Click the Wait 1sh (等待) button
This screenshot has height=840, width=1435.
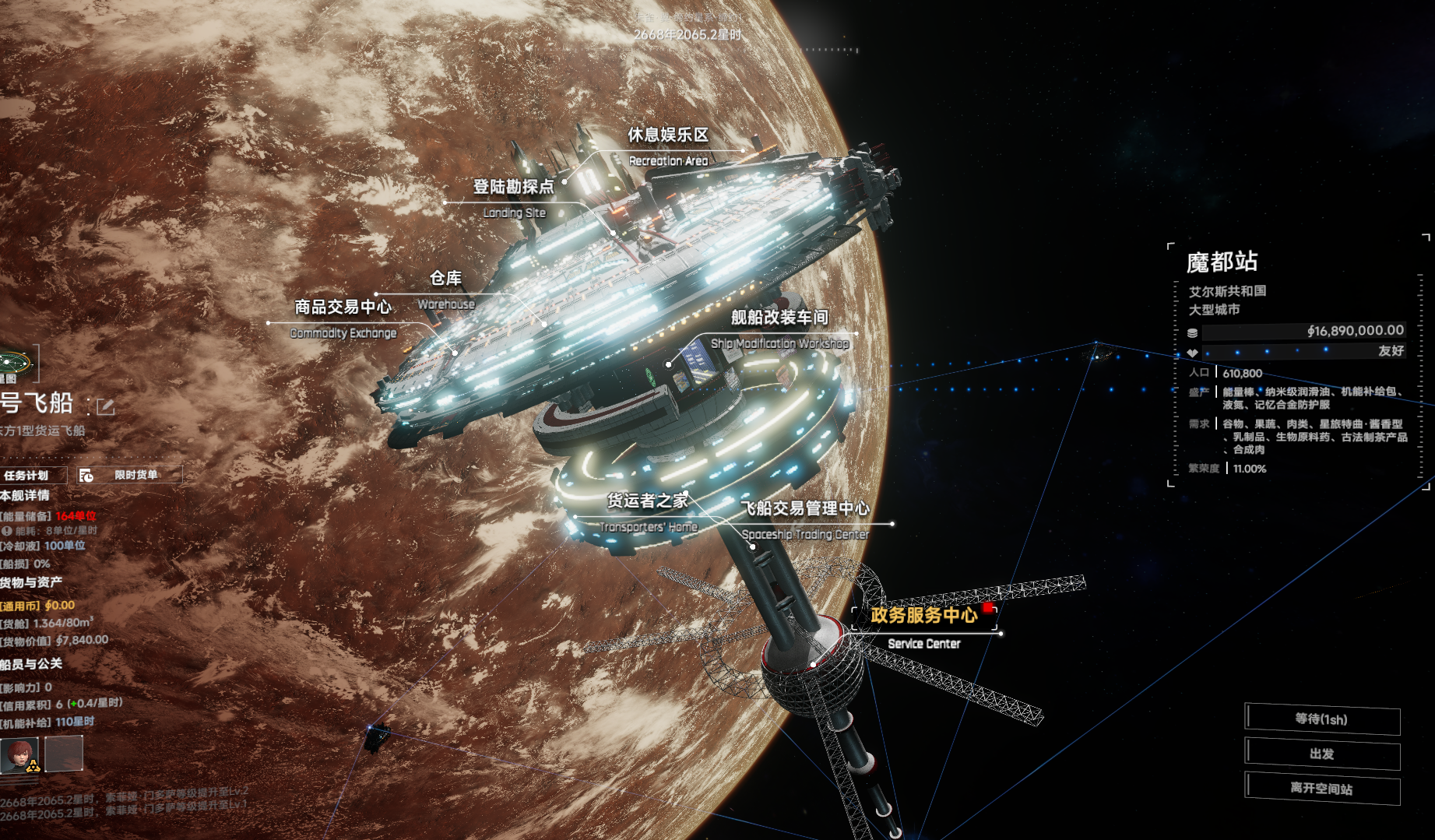pos(1322,719)
